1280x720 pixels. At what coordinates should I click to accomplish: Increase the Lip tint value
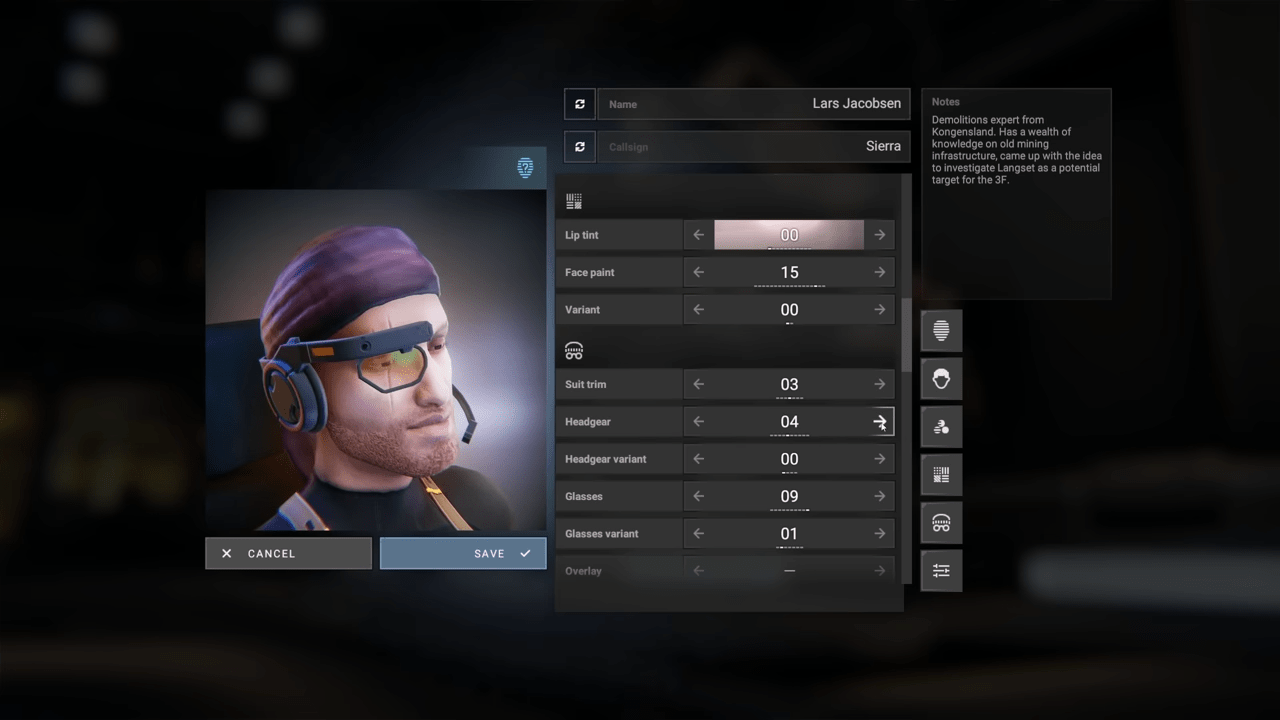(880, 235)
